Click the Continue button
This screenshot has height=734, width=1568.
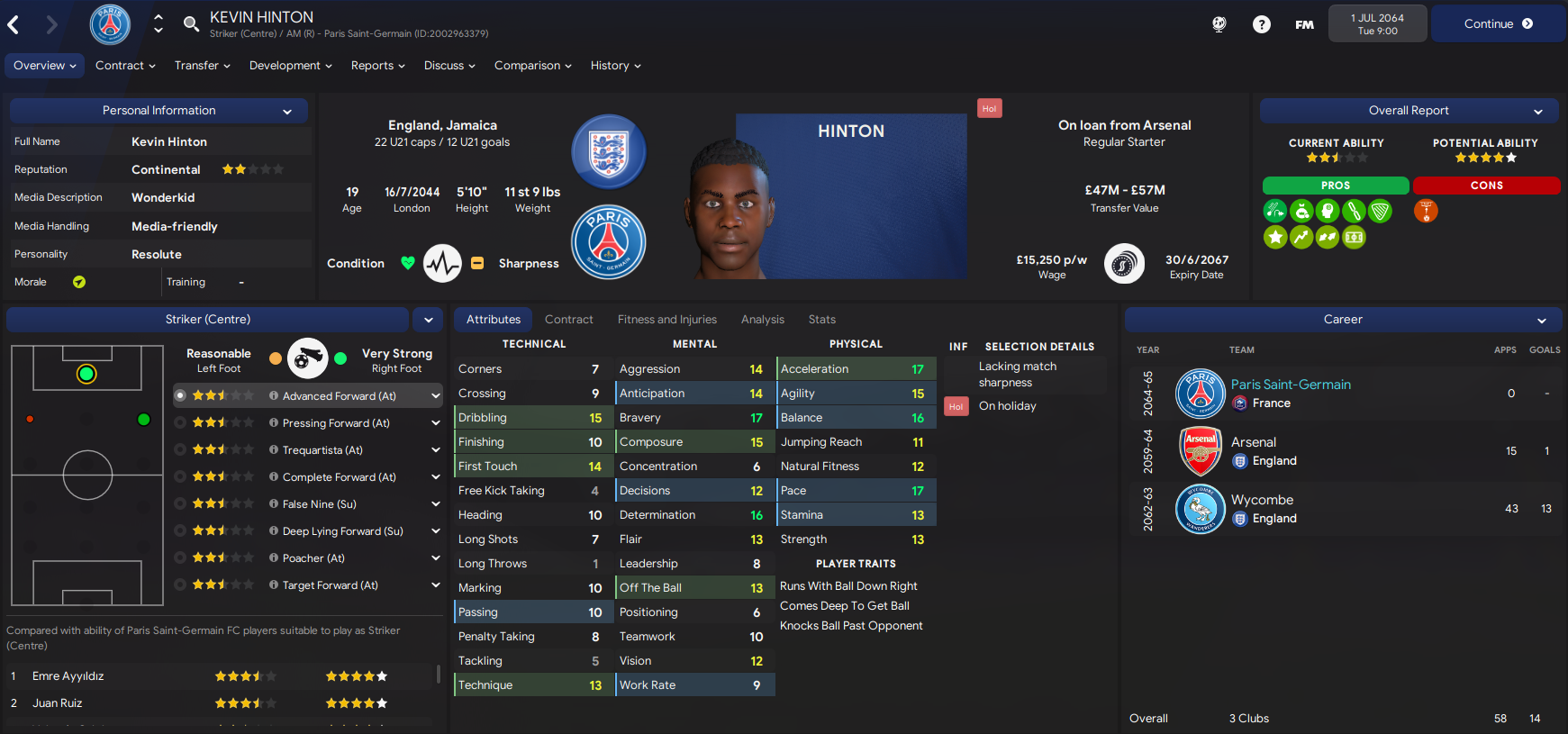(x=1498, y=24)
